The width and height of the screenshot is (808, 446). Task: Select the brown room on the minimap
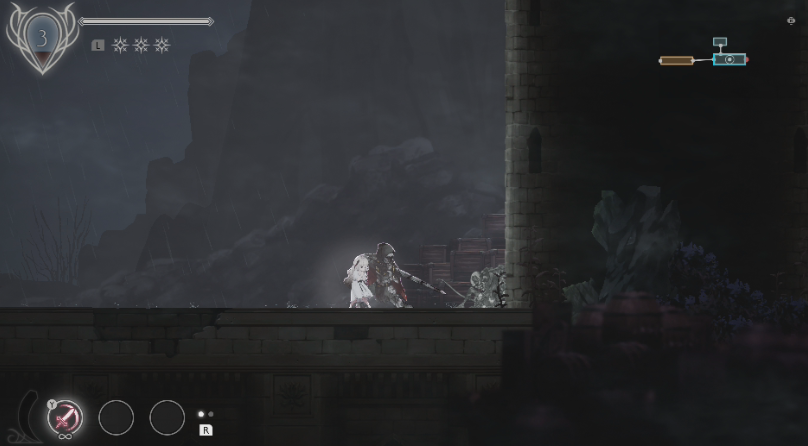tap(677, 61)
